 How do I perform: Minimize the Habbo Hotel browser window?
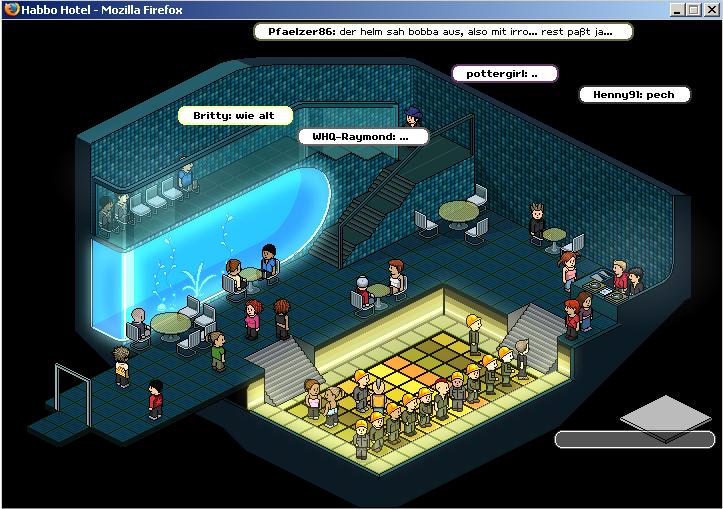coord(677,9)
